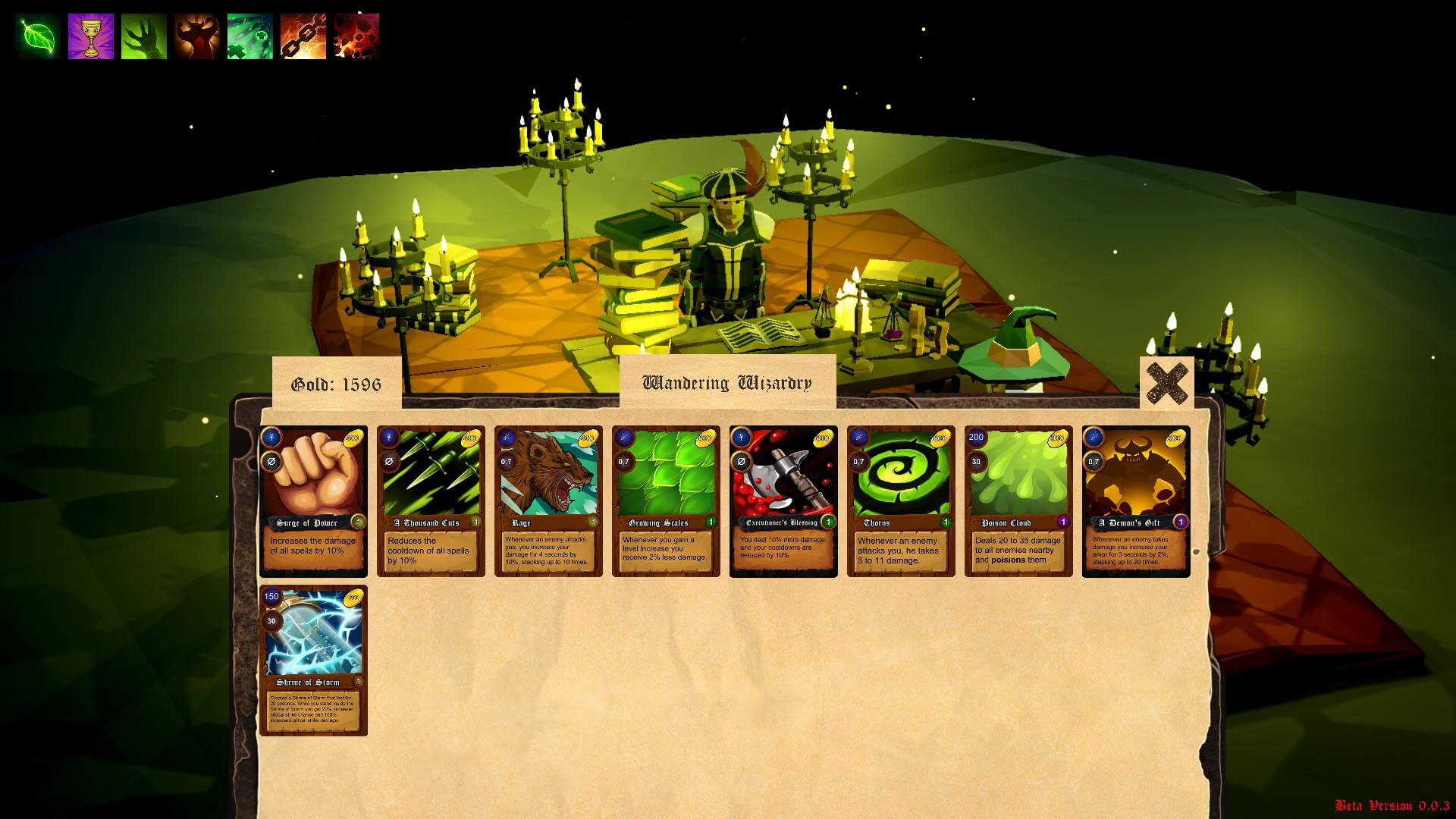
Task: Select the A Thousand Cuts card
Action: 431,501
